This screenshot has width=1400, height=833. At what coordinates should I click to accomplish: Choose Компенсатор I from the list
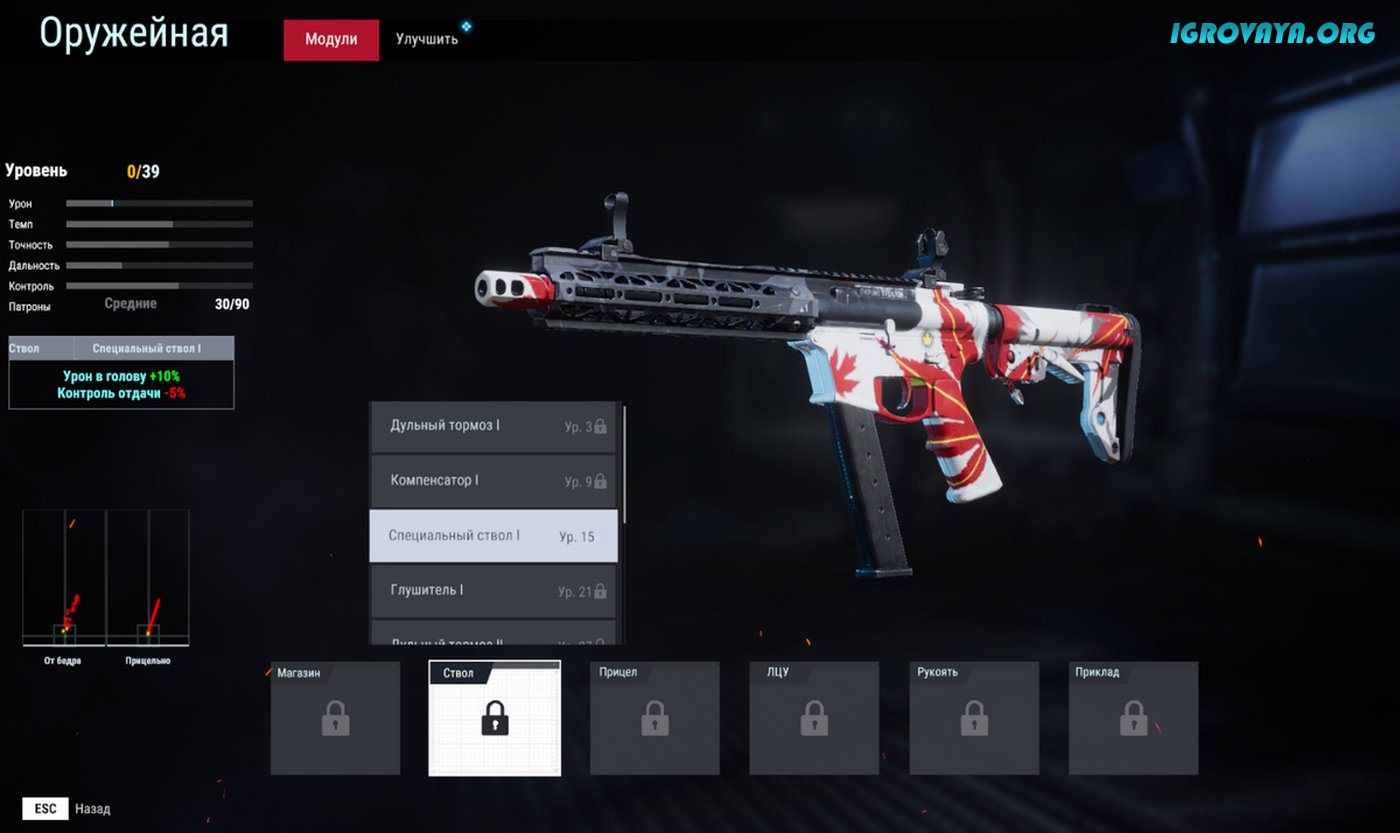pos(494,481)
